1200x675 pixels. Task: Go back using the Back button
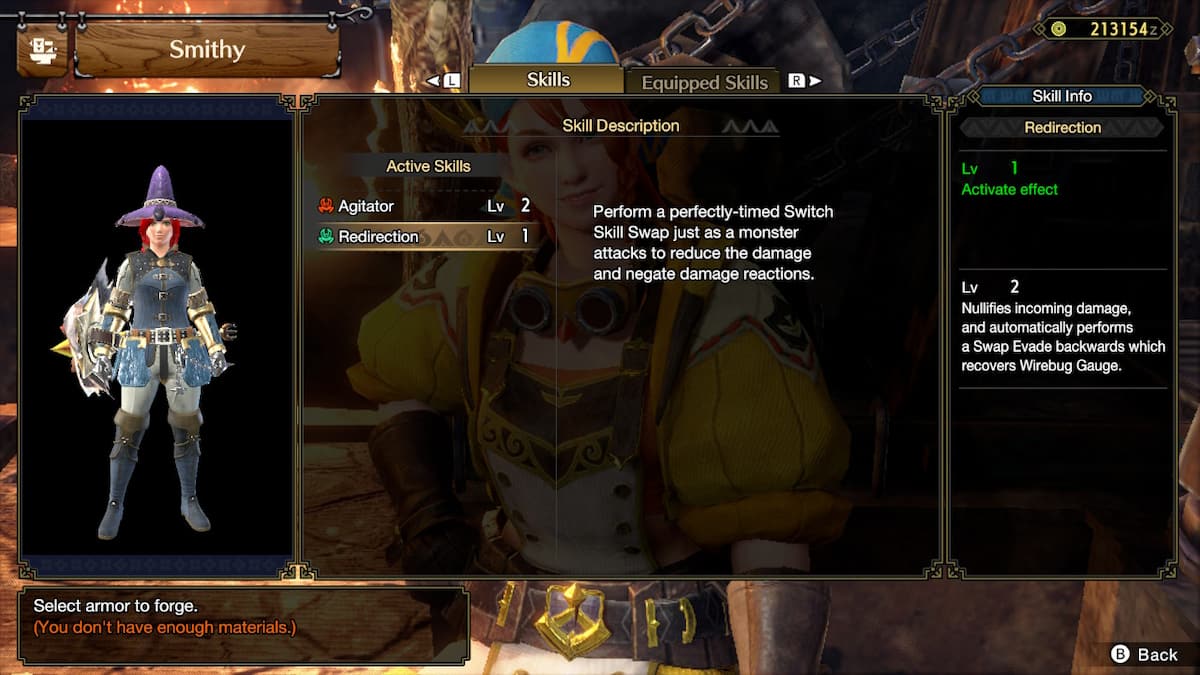pyautogui.click(x=1145, y=654)
